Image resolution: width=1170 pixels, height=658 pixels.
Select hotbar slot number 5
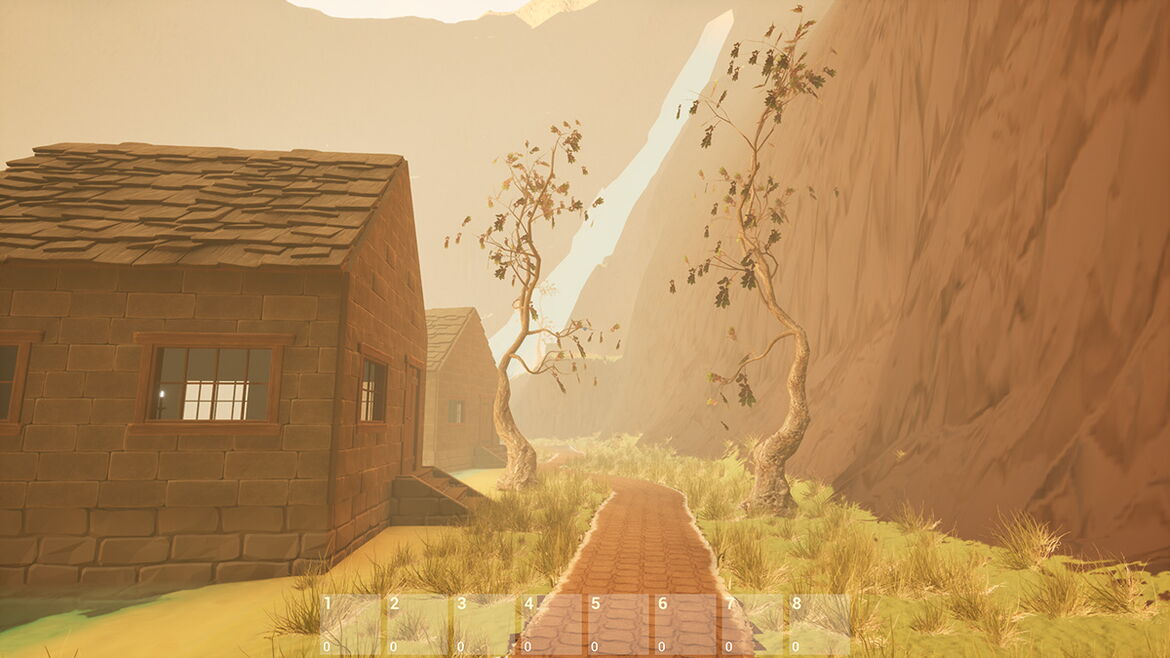click(618, 625)
